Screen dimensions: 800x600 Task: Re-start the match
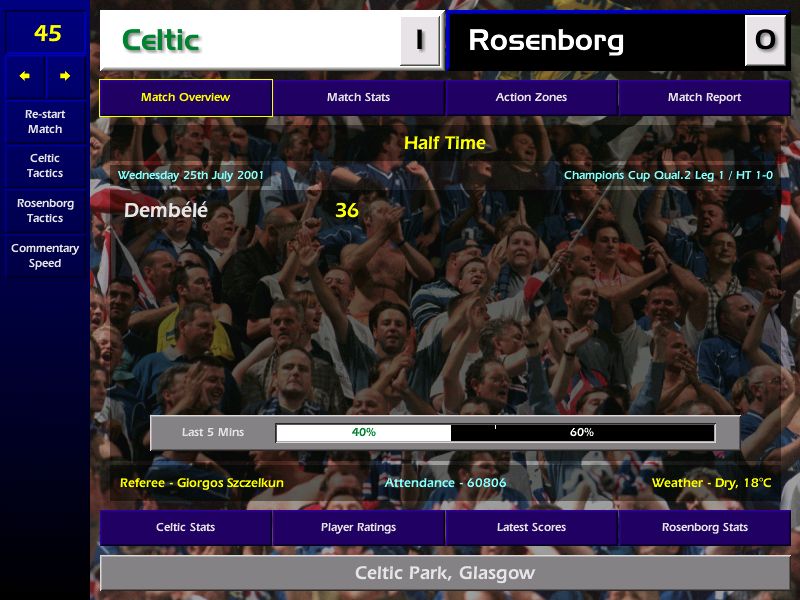click(45, 121)
